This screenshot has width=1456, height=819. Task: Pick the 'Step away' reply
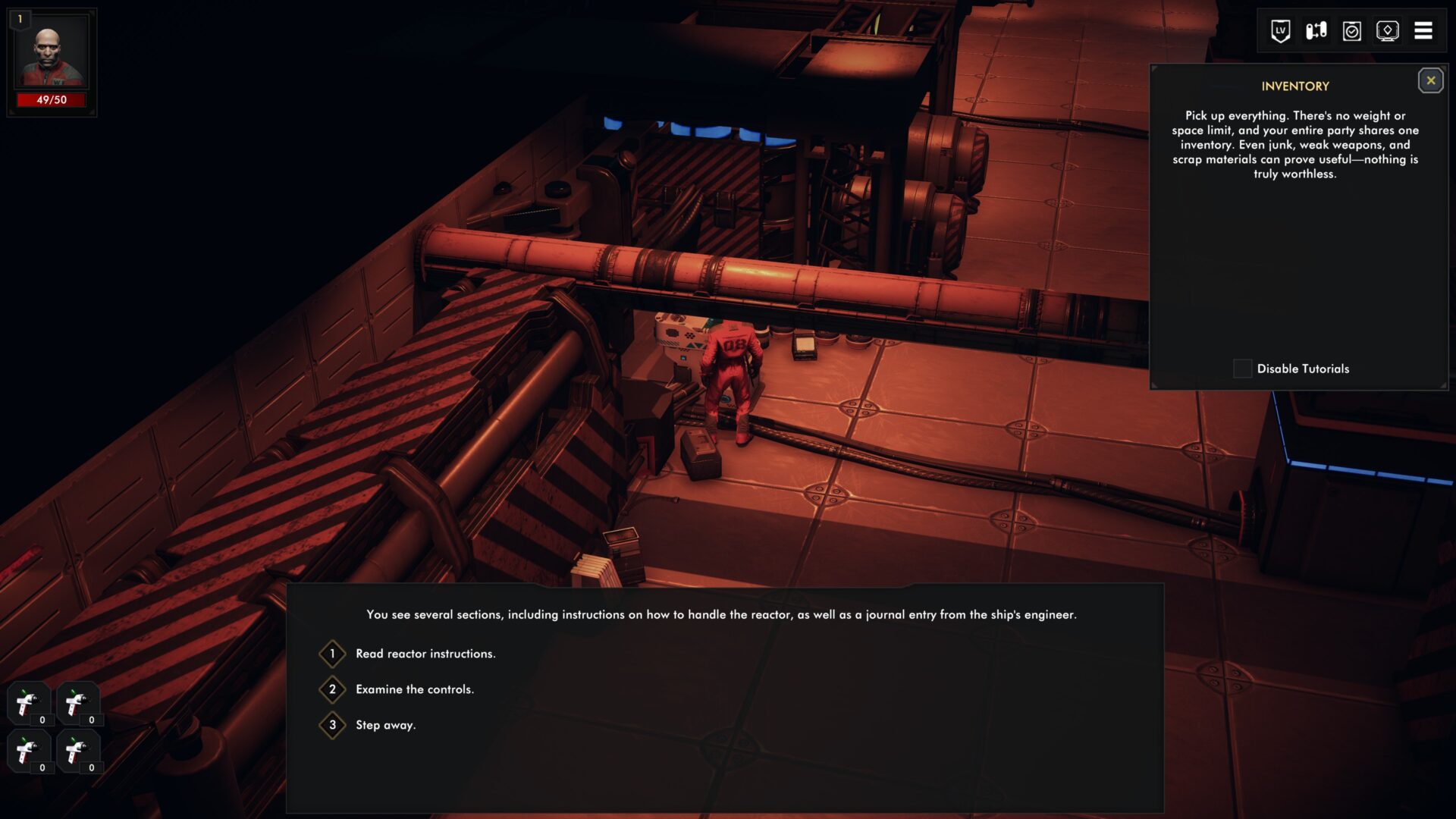pos(385,725)
